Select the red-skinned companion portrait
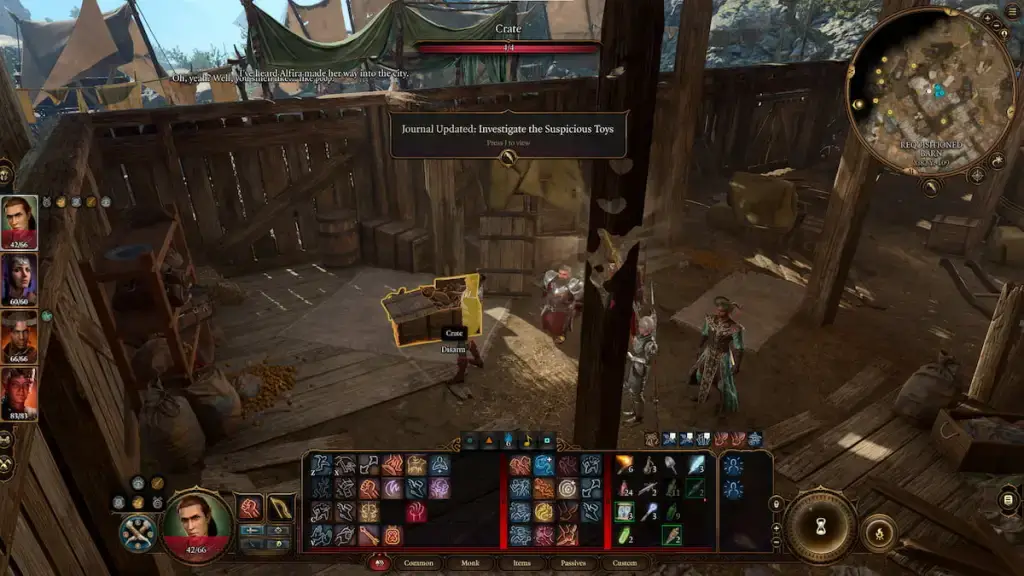The width and height of the screenshot is (1024, 576). (x=19, y=394)
